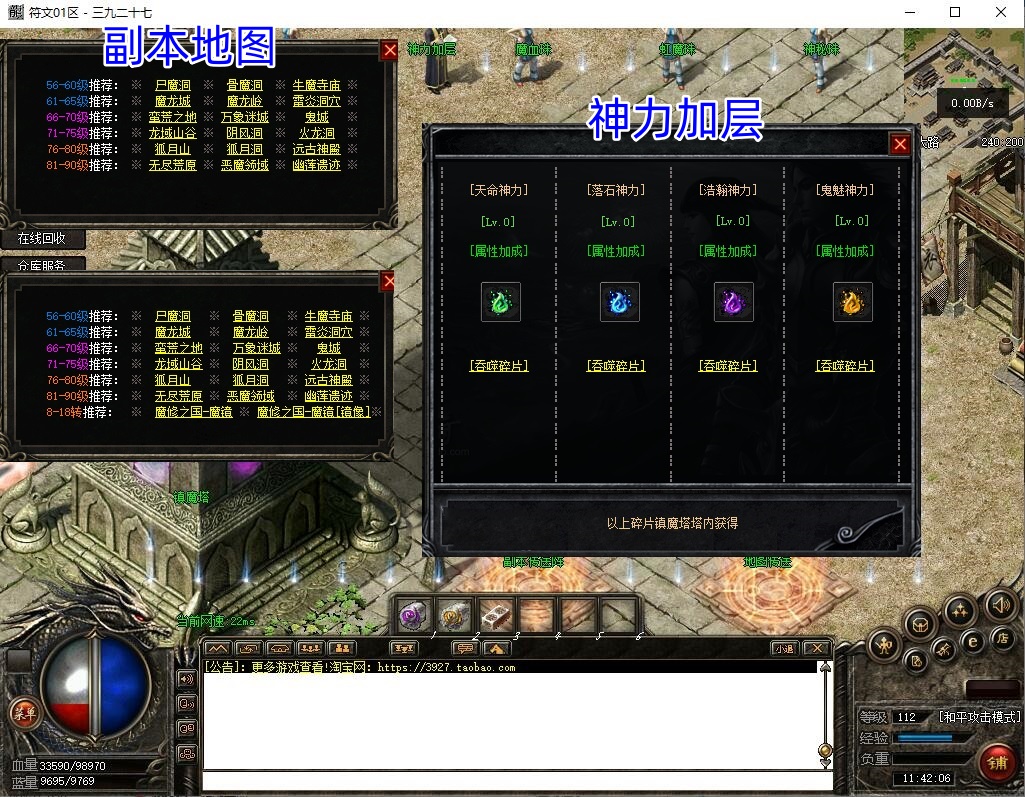1025x797 pixels.
Task: Select the orange 鬼魅神力 flame icon
Action: (852, 301)
